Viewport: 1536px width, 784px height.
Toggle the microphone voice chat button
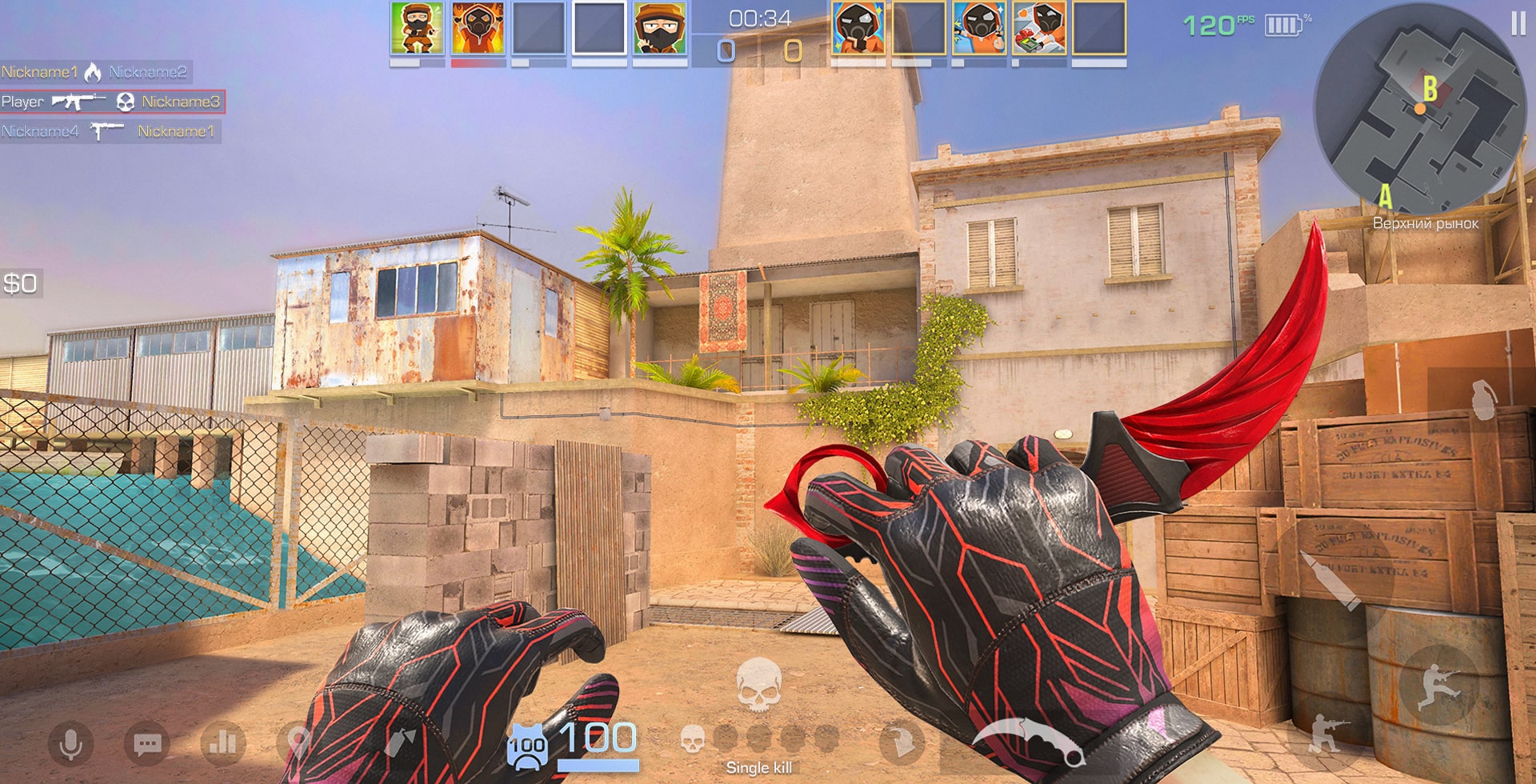click(x=70, y=743)
